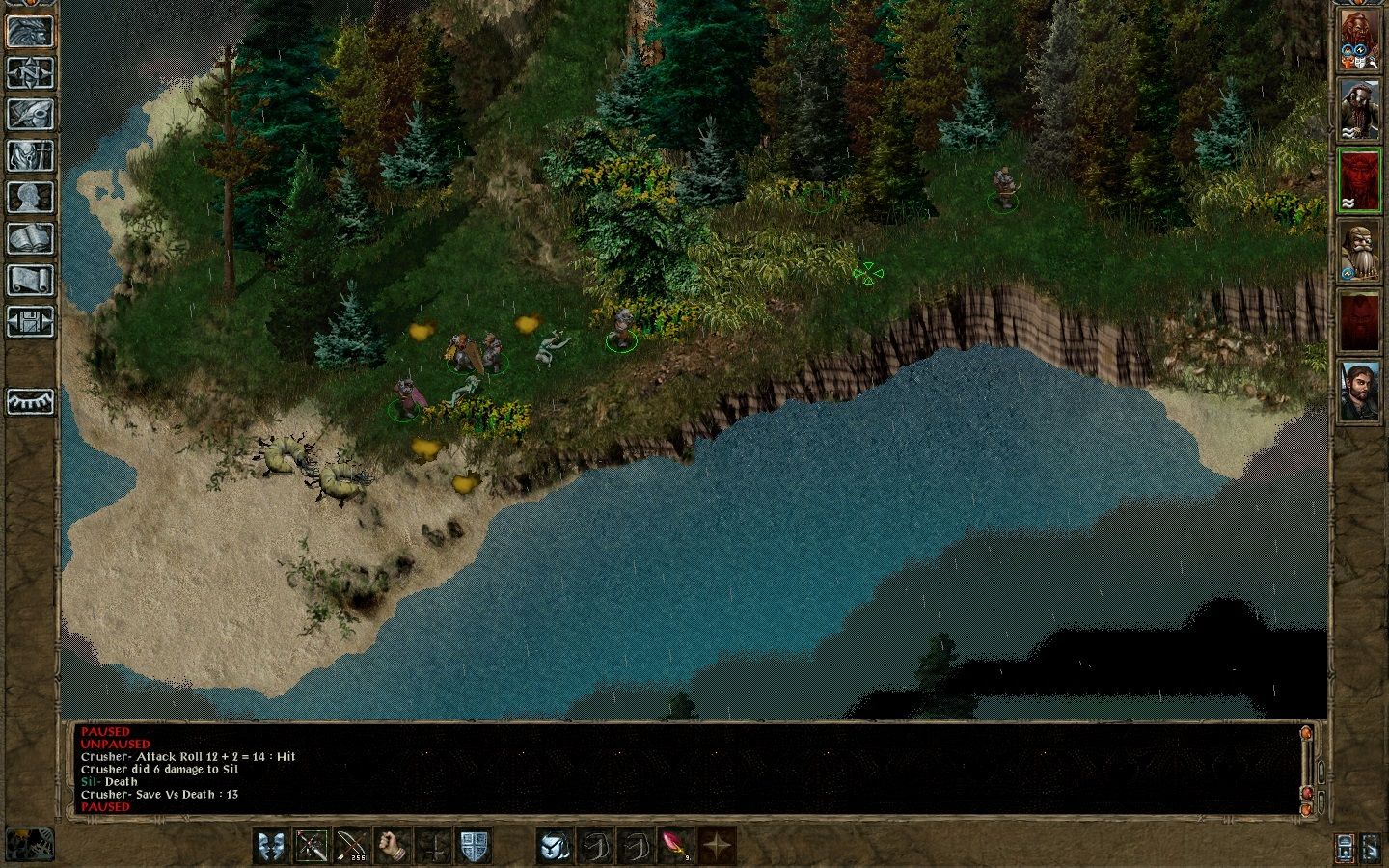Open the journal with the quill icon
The height and width of the screenshot is (868, 1389).
pos(30,114)
